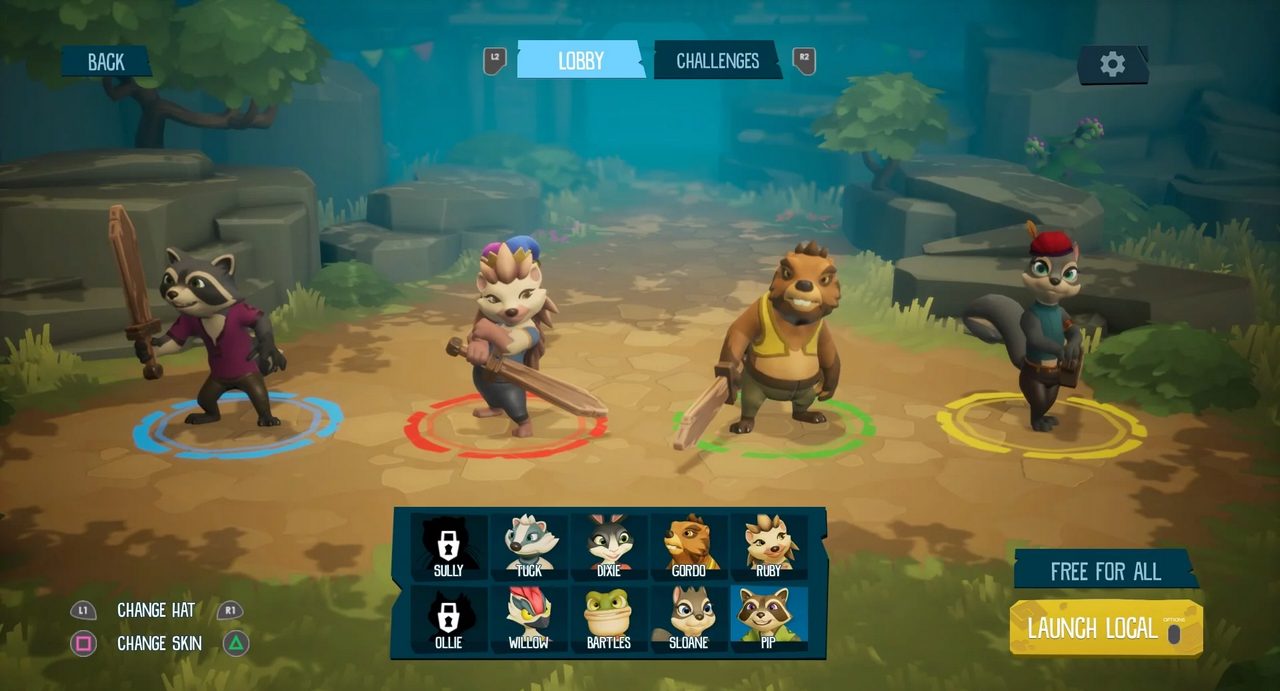Screen dimensions: 1280x691
Task: Select the locked Sully character tile
Action: (x=449, y=546)
